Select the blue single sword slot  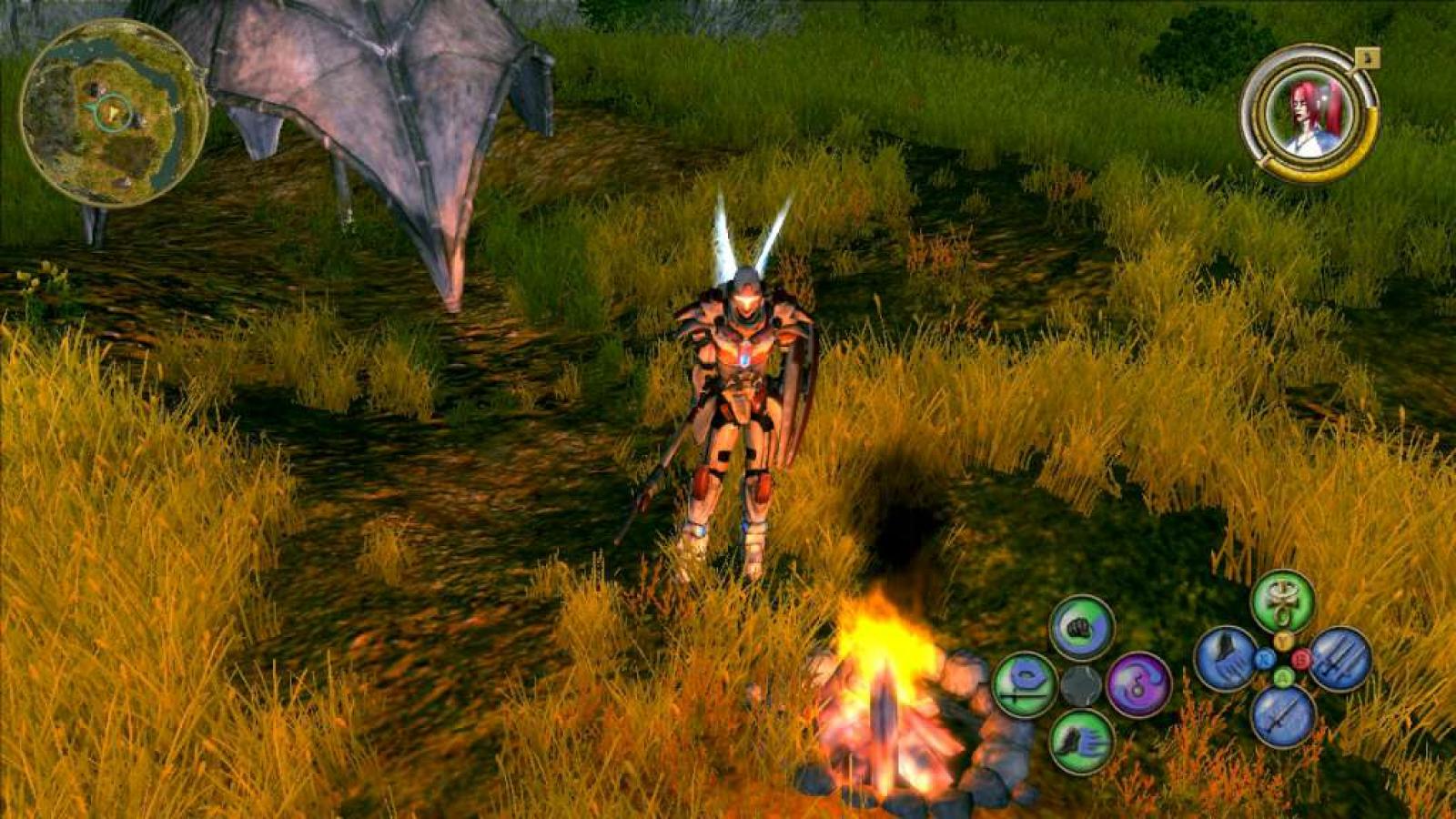click(x=1282, y=715)
